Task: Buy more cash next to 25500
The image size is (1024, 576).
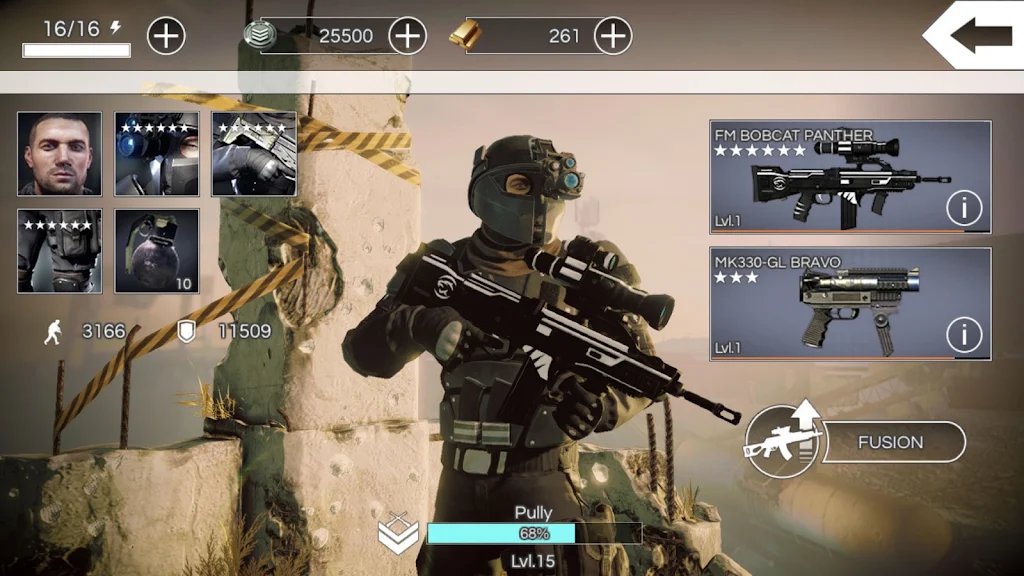Action: pyautogui.click(x=407, y=36)
